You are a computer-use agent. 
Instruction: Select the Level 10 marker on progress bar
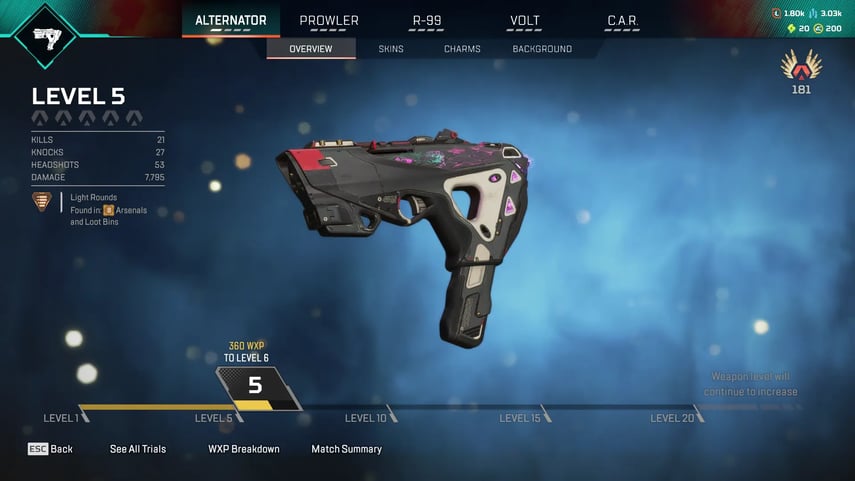pyautogui.click(x=366, y=418)
